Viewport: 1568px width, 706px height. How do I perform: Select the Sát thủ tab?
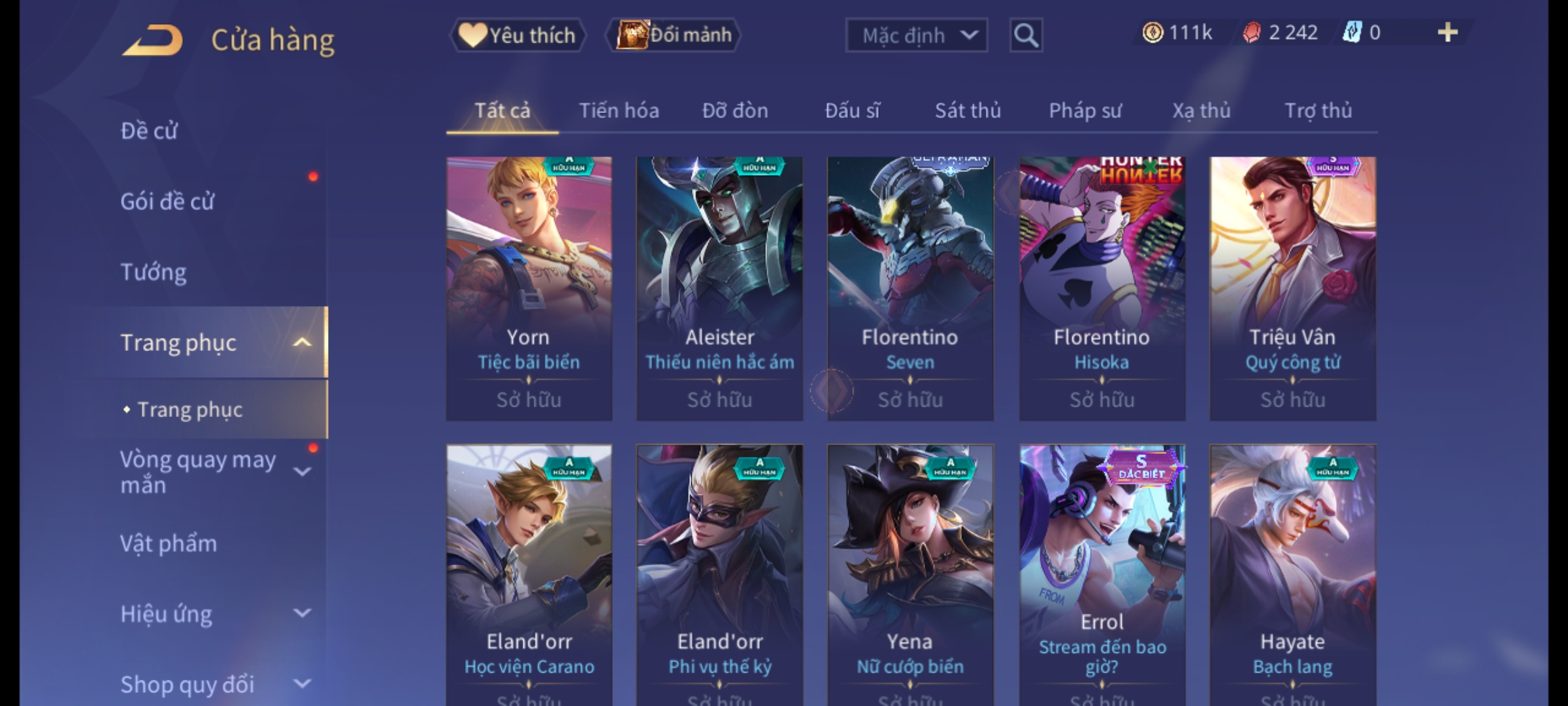click(x=968, y=111)
